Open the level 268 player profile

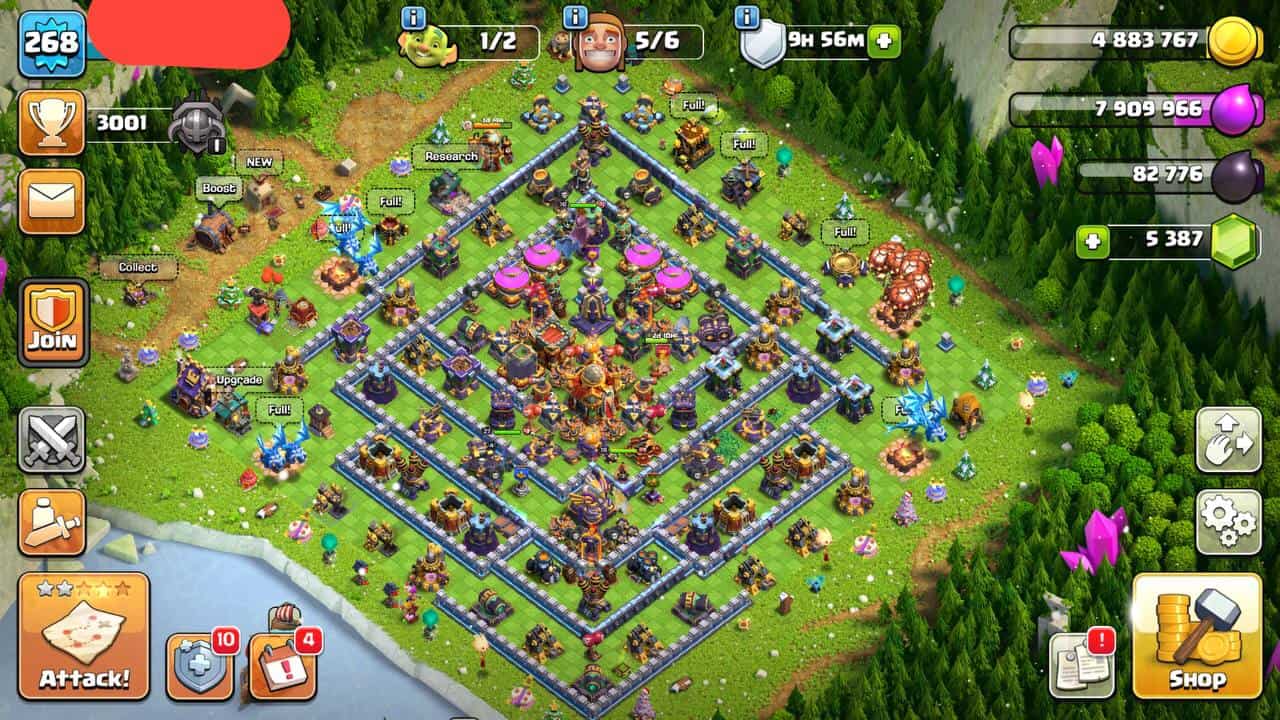click(51, 43)
